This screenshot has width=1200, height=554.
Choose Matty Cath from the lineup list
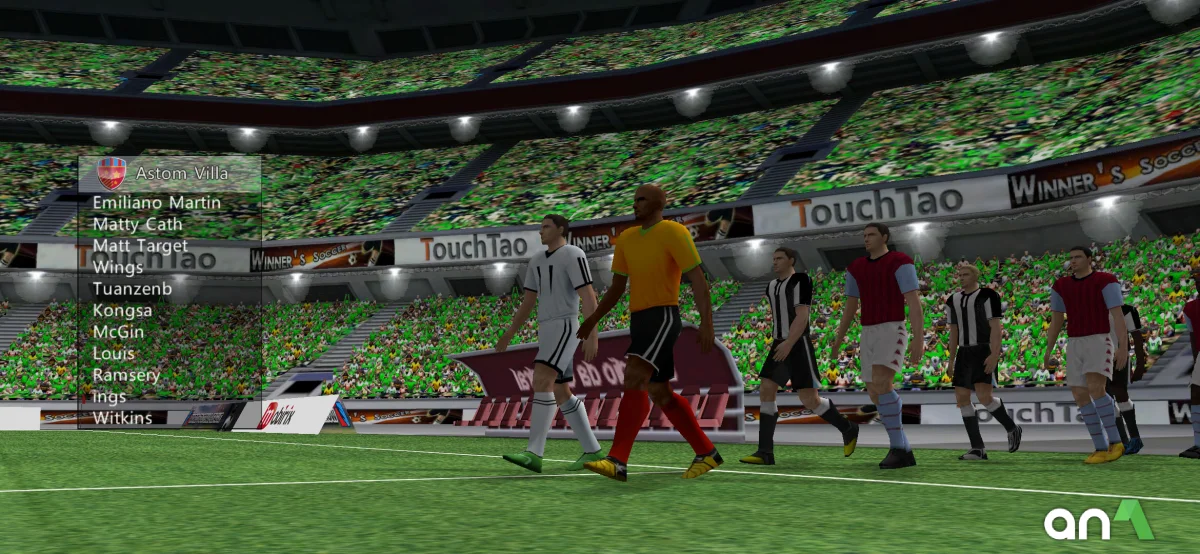137,224
